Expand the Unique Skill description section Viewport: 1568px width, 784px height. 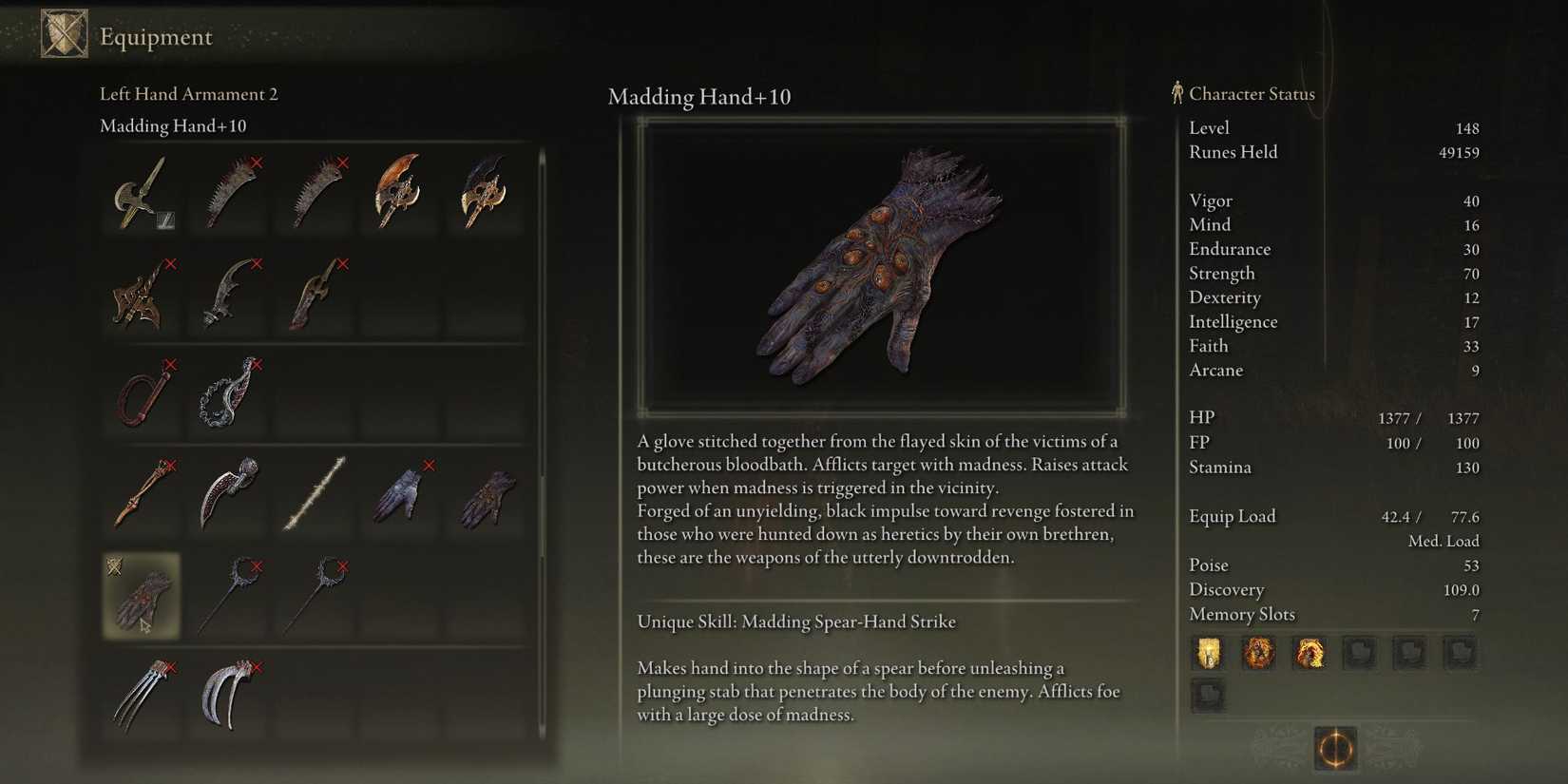click(x=796, y=621)
